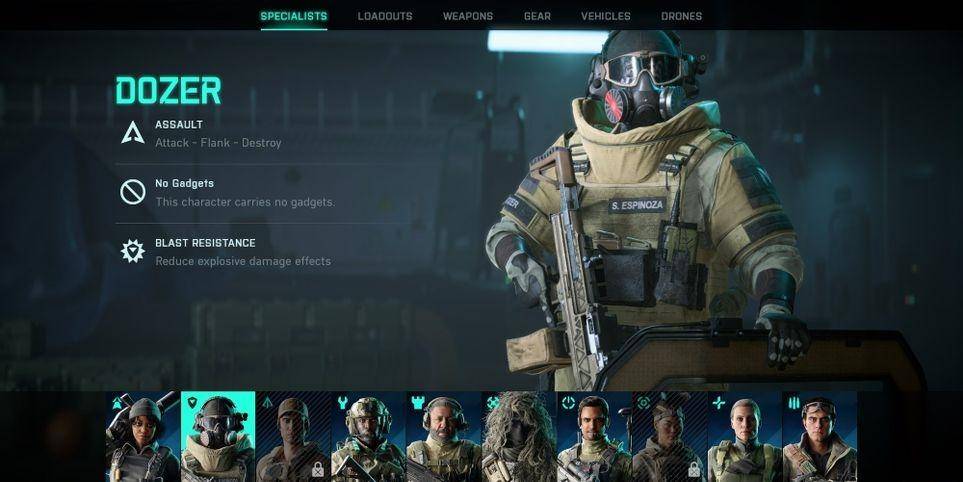963x482 pixels.
Task: Choose the dark-haired specialist with crosshair icon
Action: (x=594, y=436)
